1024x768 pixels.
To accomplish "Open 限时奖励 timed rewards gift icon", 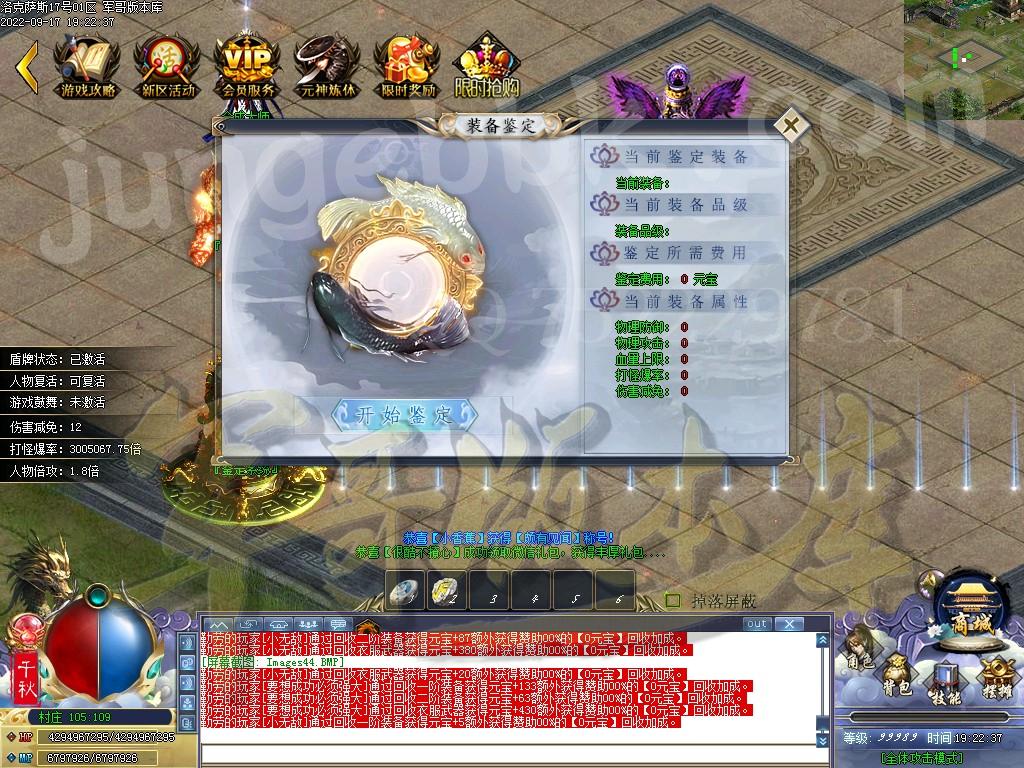I will [x=407, y=66].
